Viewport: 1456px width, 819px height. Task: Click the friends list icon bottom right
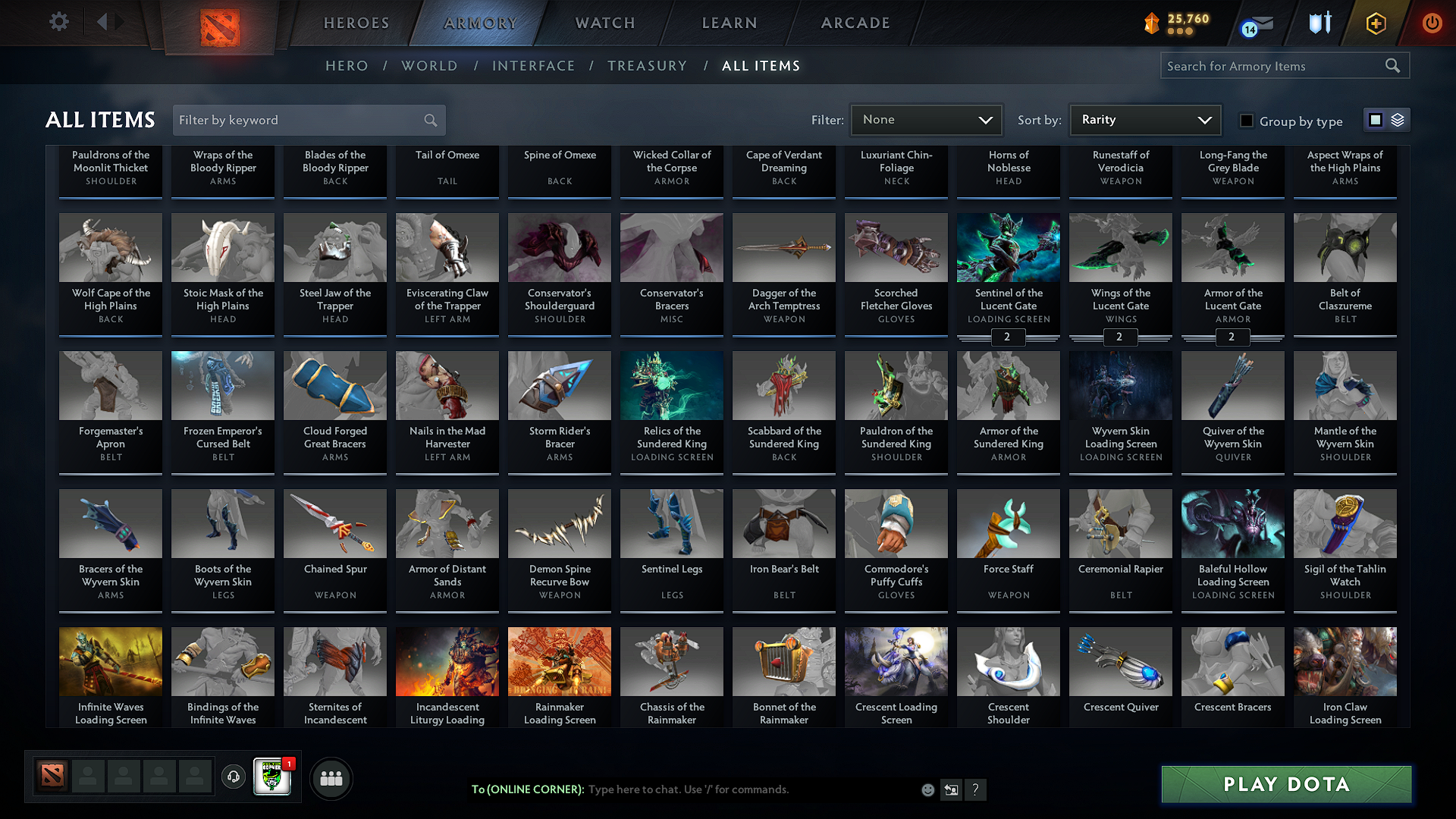(x=330, y=778)
